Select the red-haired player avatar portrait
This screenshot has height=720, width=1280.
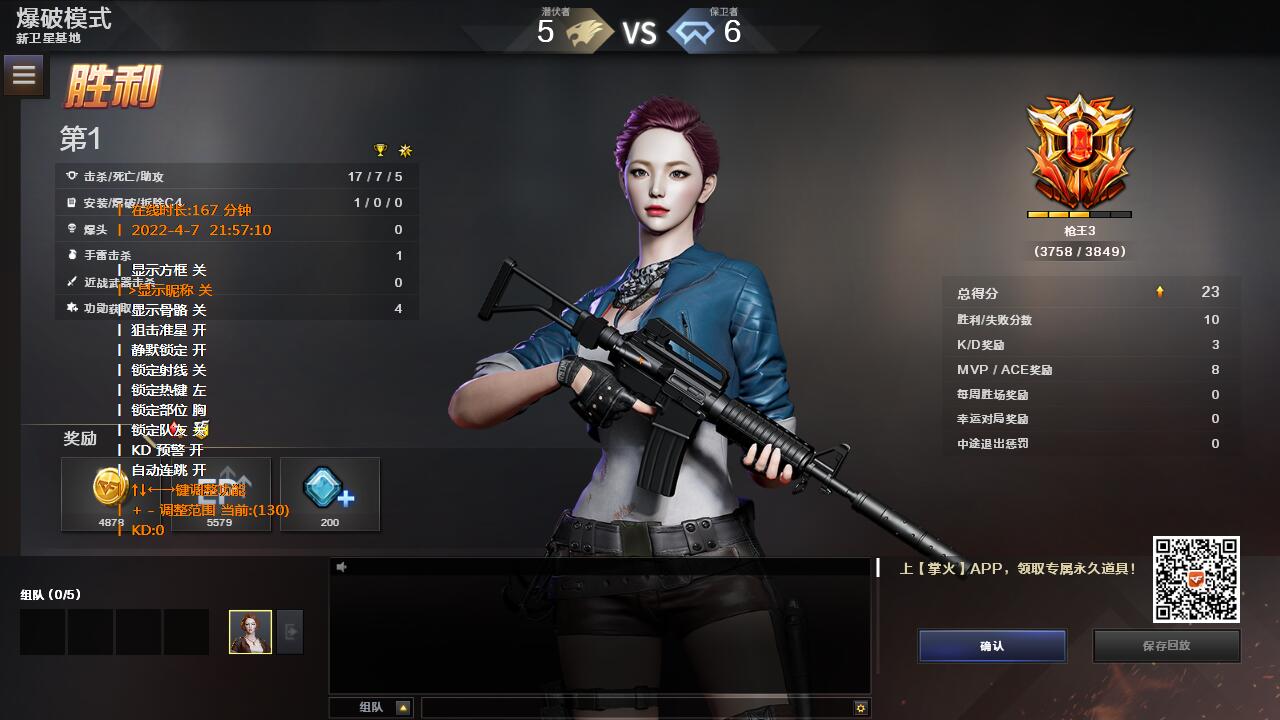pos(250,632)
